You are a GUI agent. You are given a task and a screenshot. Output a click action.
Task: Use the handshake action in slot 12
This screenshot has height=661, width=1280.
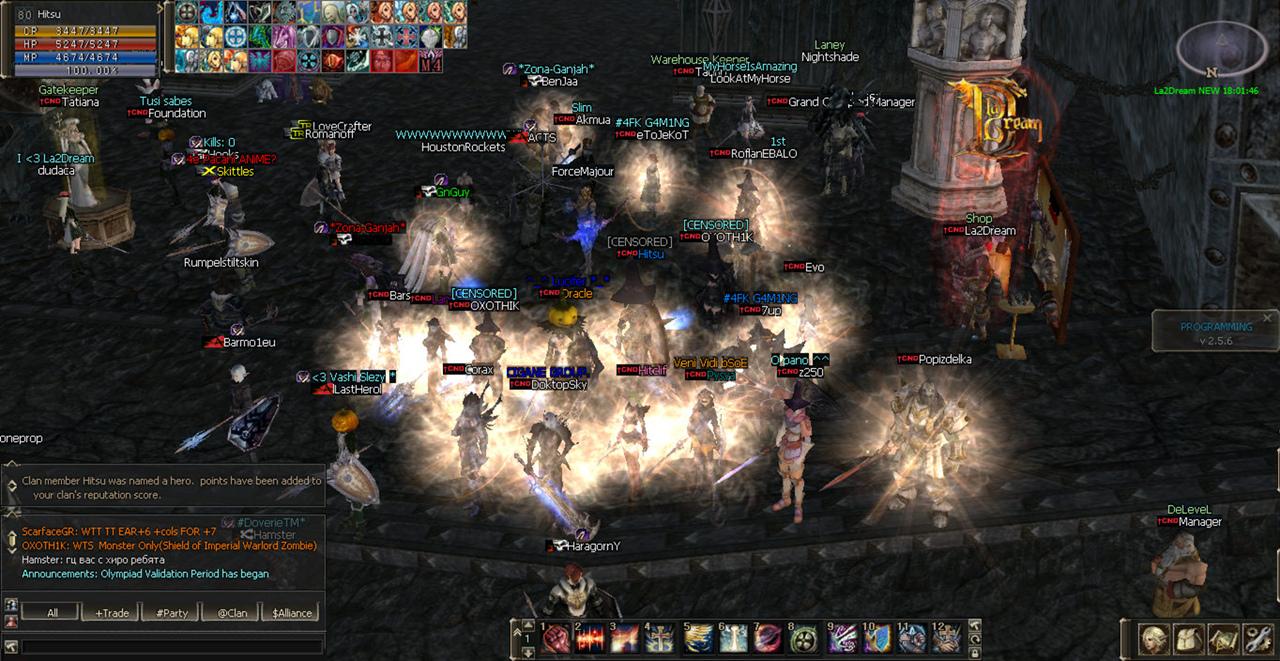tap(947, 639)
